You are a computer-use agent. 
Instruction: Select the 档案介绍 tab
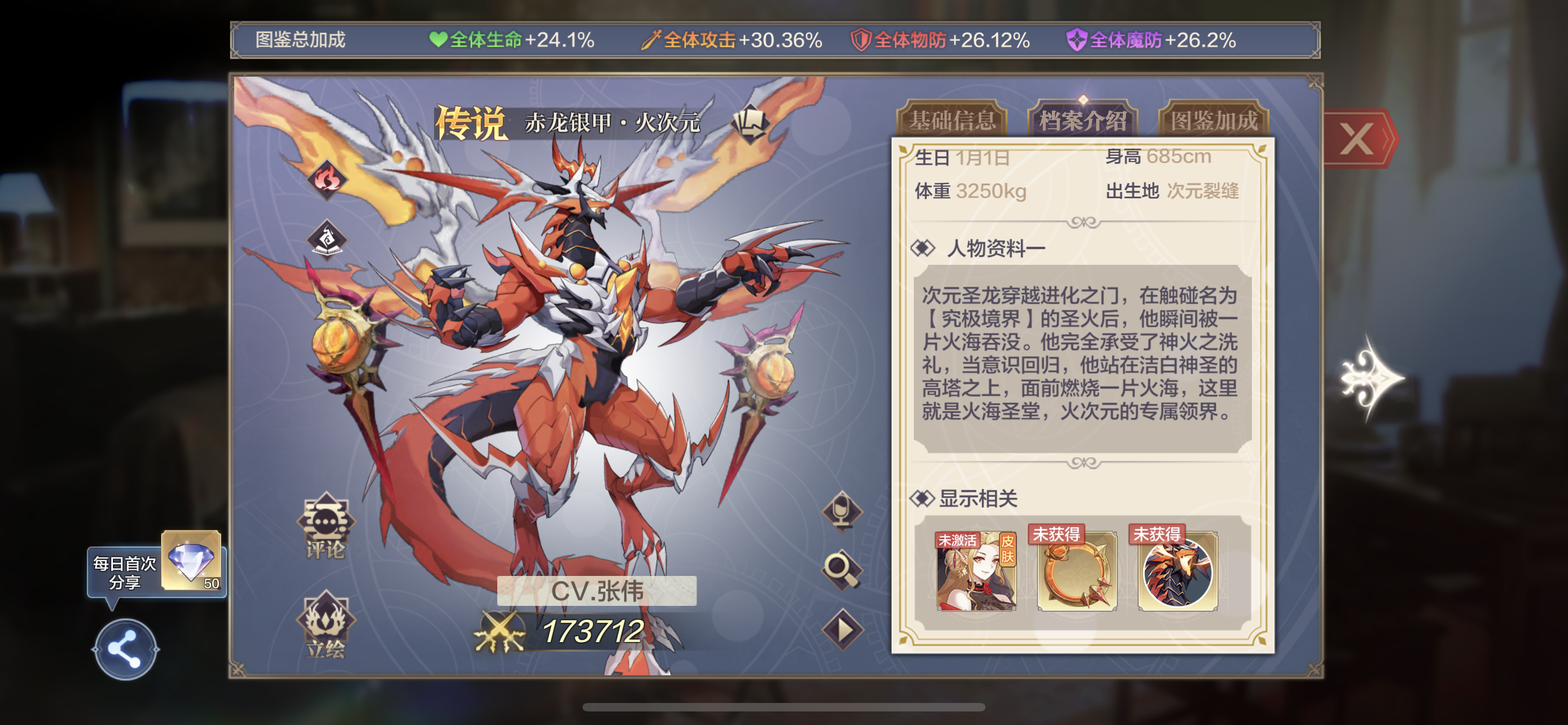(1082, 120)
